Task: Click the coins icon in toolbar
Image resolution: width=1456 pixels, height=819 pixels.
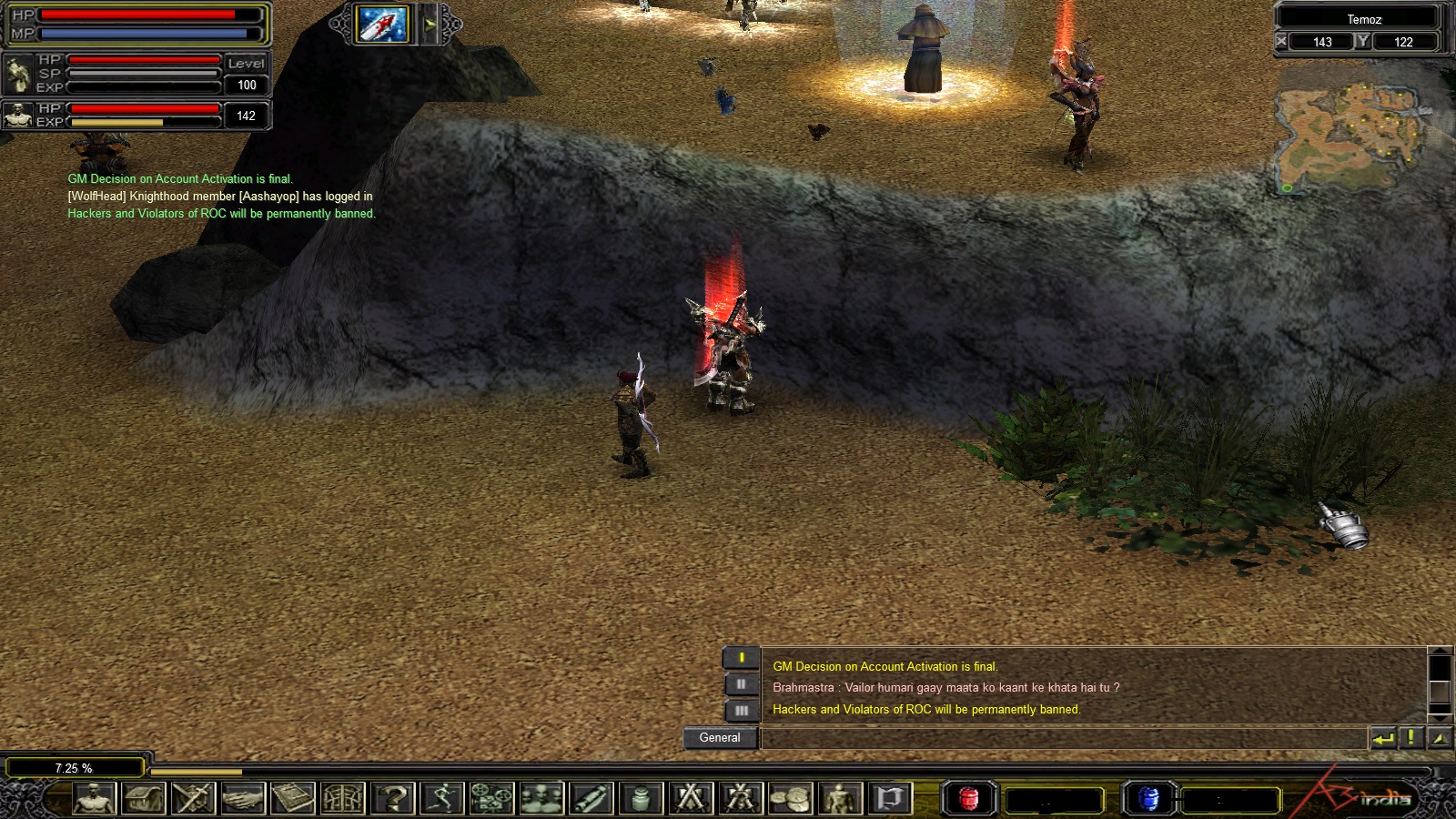Action: [790, 799]
